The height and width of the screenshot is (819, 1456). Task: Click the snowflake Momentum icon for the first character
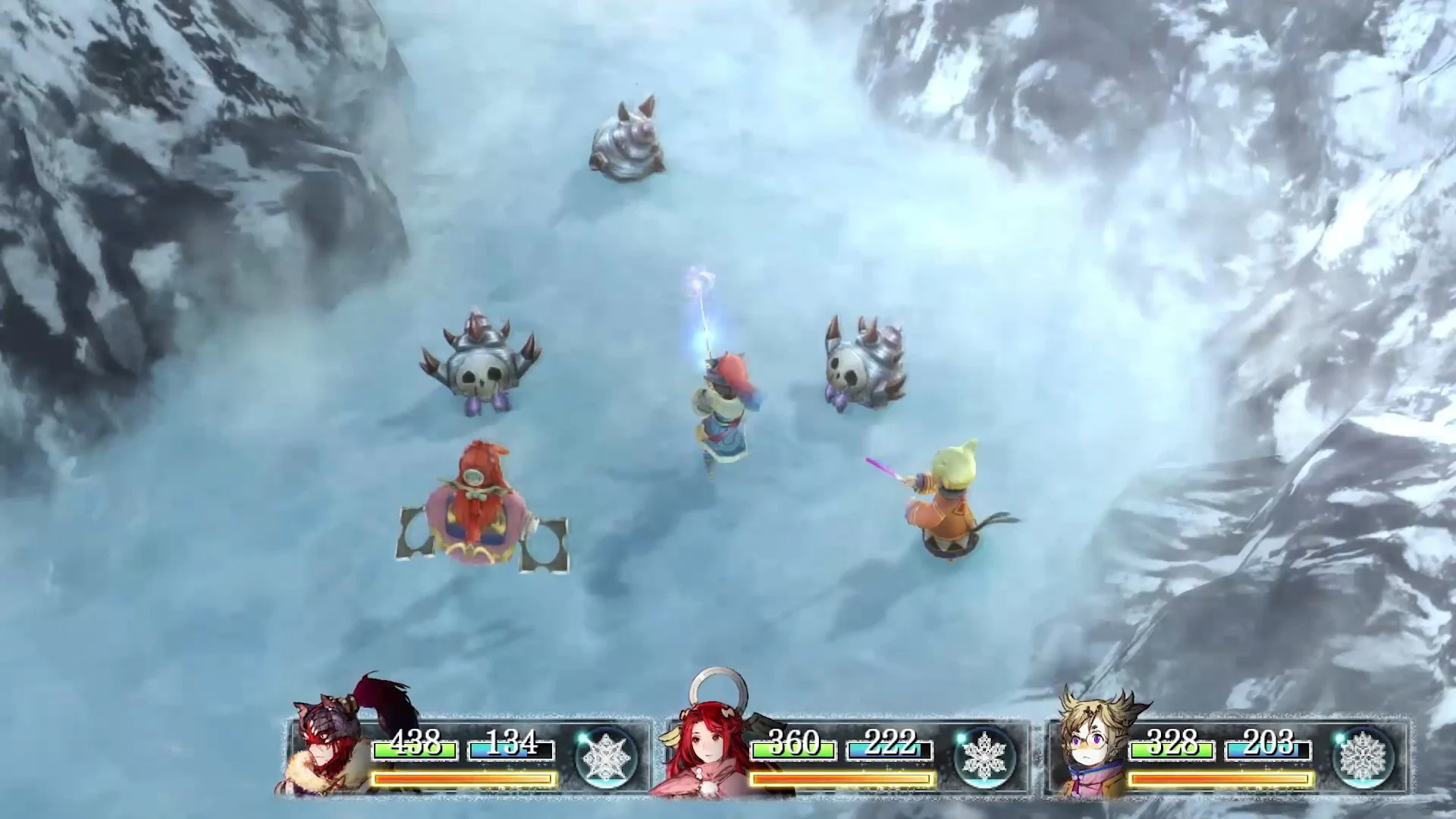pos(606,757)
